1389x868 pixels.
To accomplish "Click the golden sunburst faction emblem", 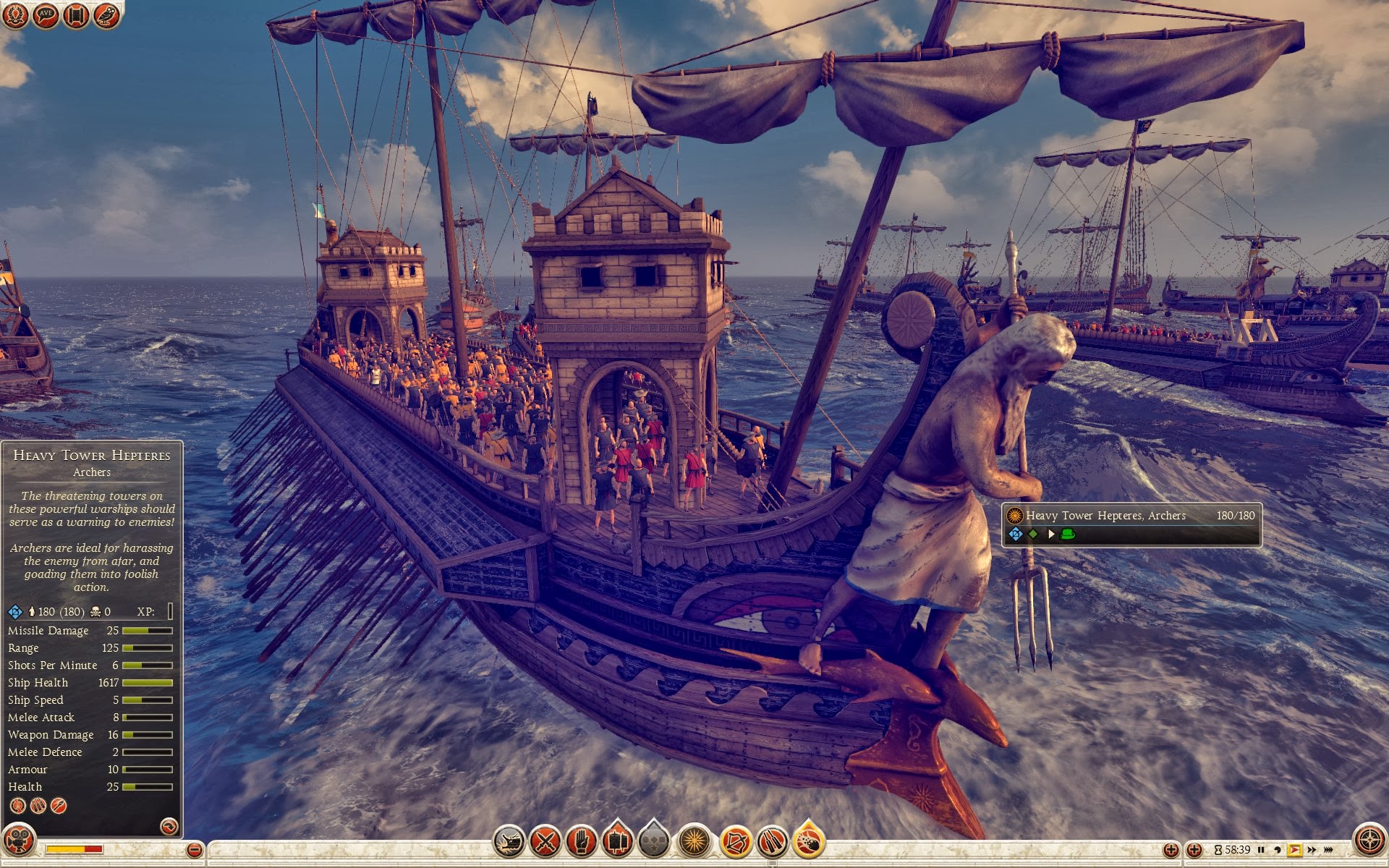I will click(694, 841).
